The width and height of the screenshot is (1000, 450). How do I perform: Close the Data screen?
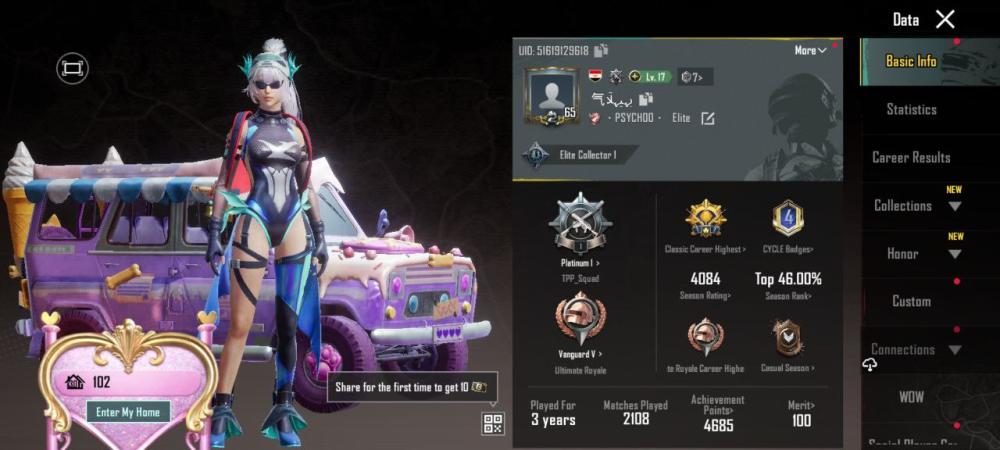point(944,19)
